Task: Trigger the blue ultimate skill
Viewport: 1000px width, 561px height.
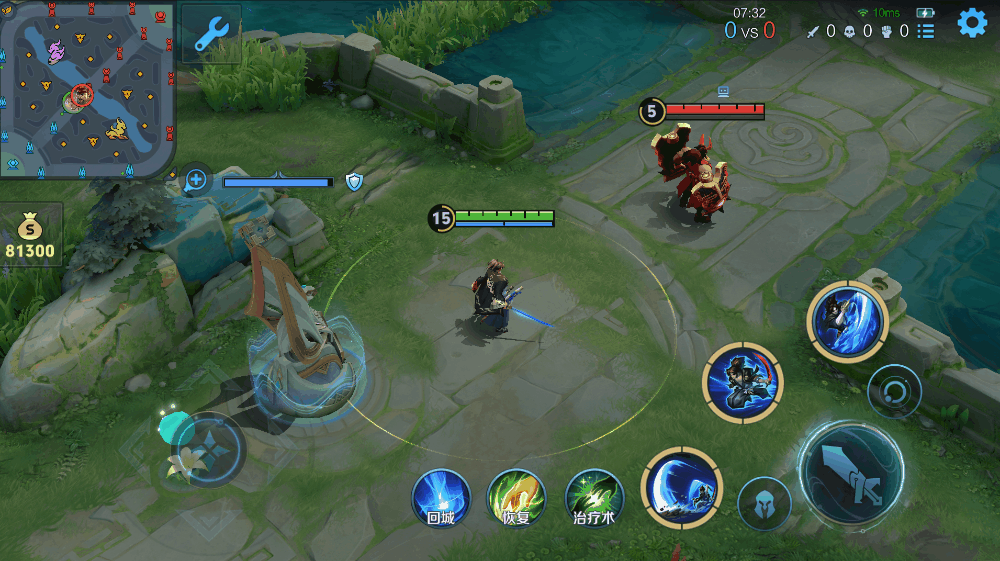Action: [x=847, y=319]
